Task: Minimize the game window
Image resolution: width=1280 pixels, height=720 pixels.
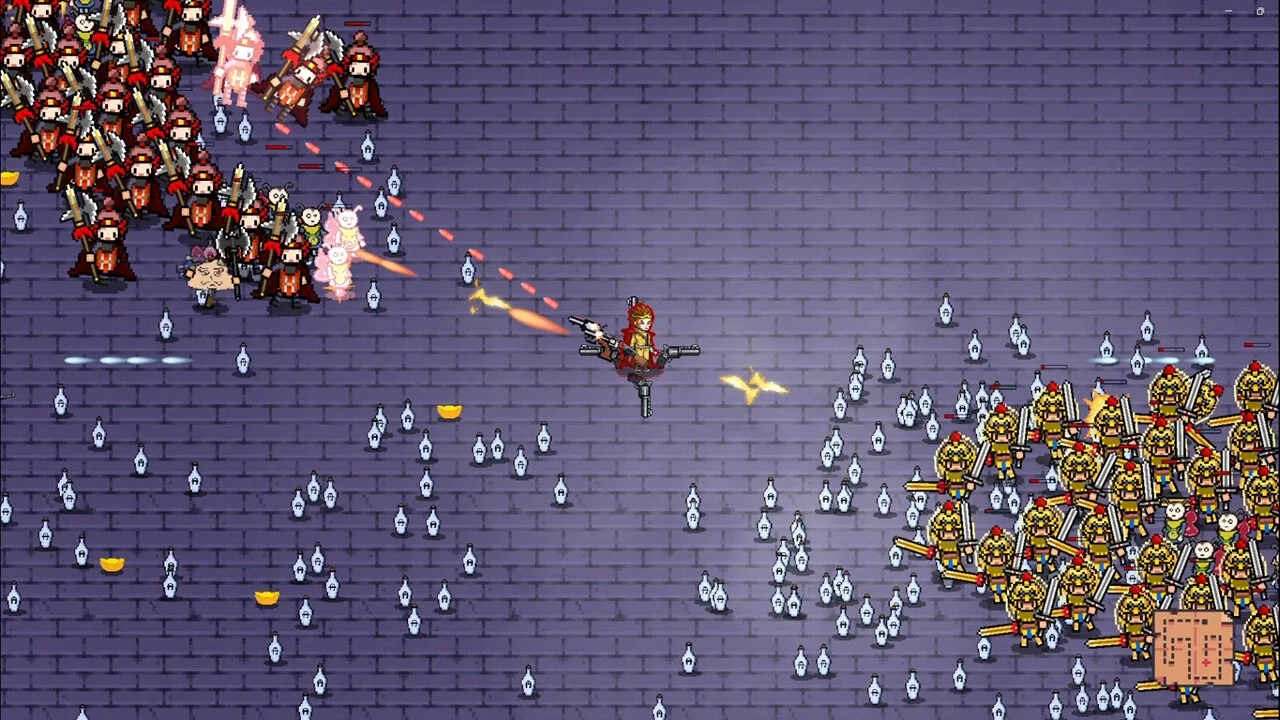Action: point(1229,11)
